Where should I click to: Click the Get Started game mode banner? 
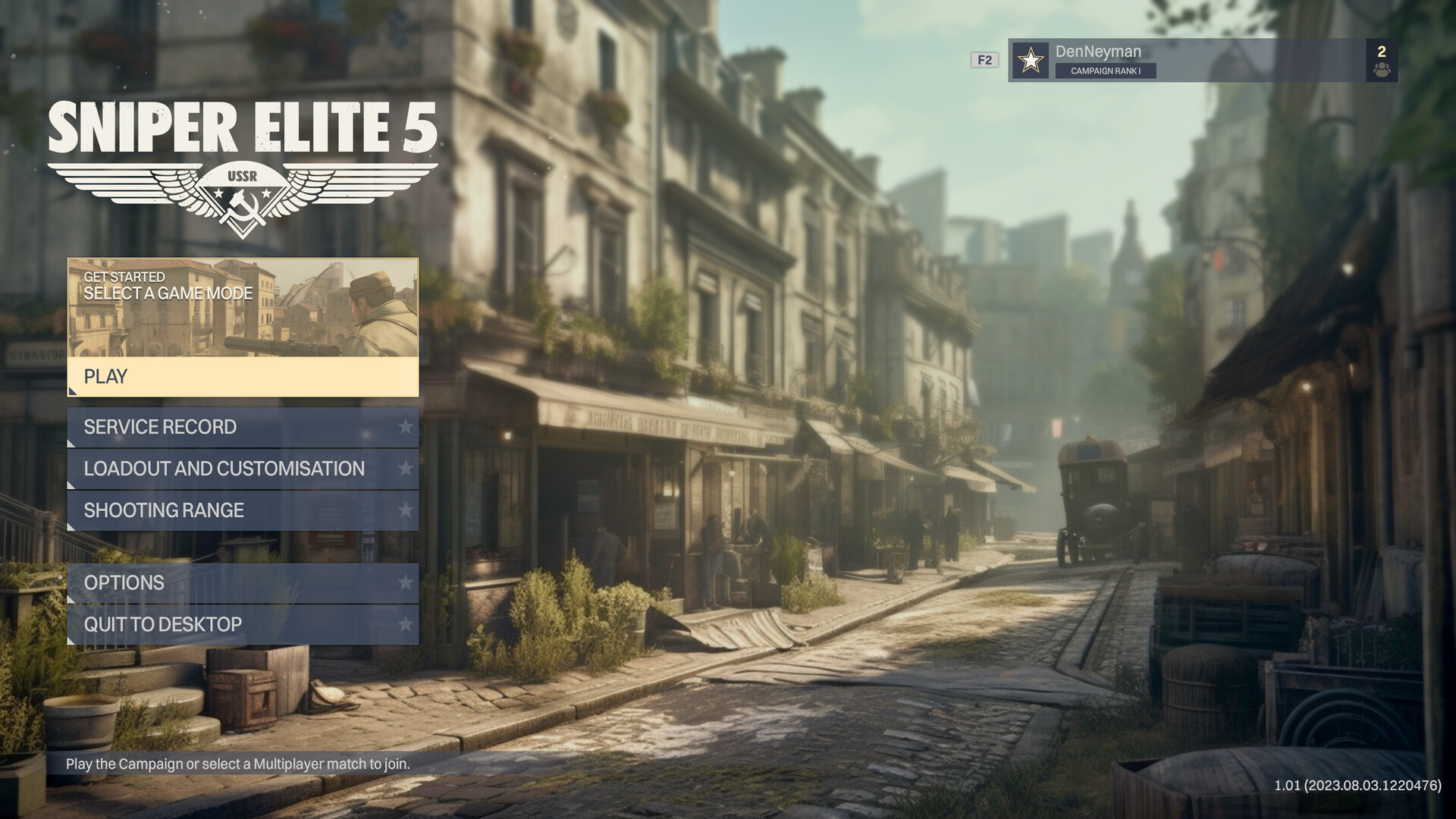243,307
